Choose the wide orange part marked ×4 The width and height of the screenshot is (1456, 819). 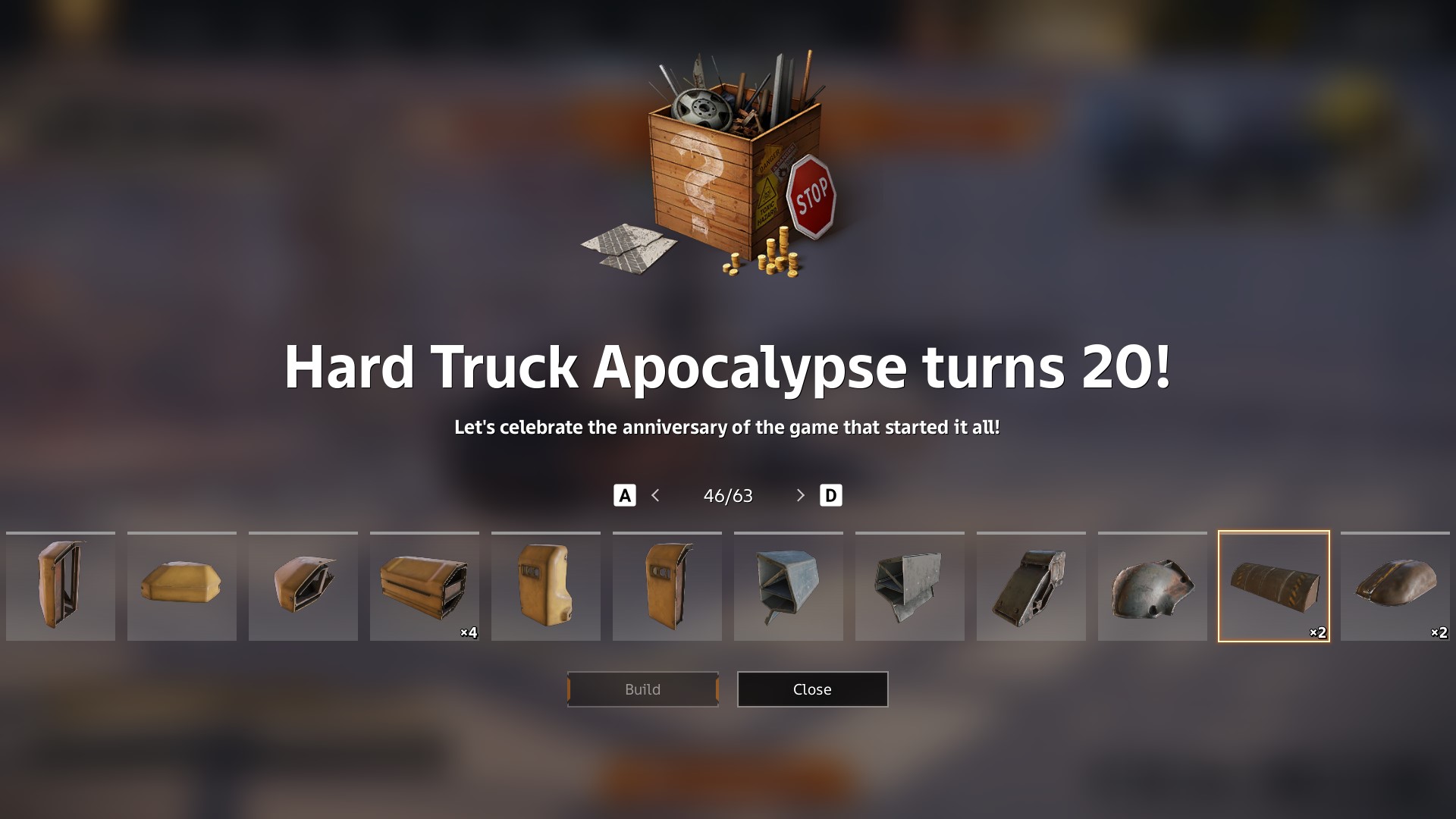pyautogui.click(x=425, y=586)
